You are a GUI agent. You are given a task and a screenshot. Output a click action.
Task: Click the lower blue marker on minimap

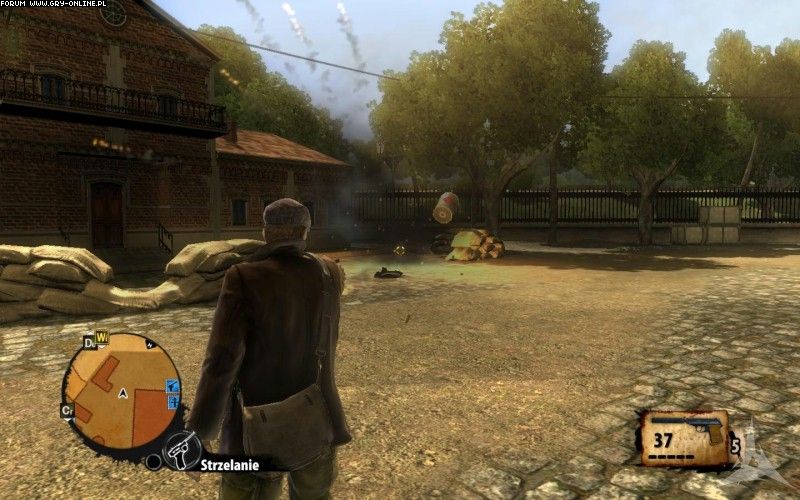(172, 402)
